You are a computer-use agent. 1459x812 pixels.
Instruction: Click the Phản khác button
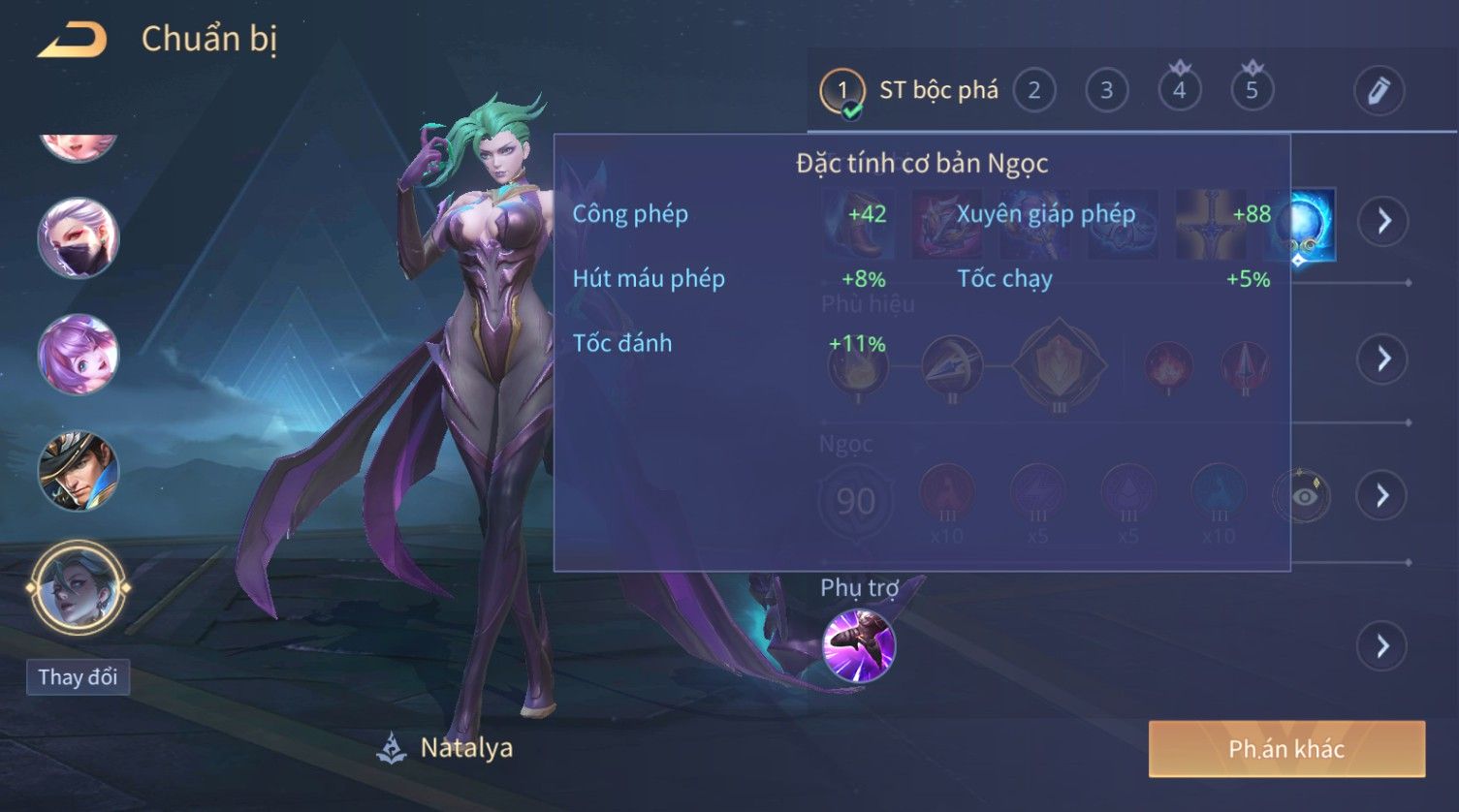1286,749
